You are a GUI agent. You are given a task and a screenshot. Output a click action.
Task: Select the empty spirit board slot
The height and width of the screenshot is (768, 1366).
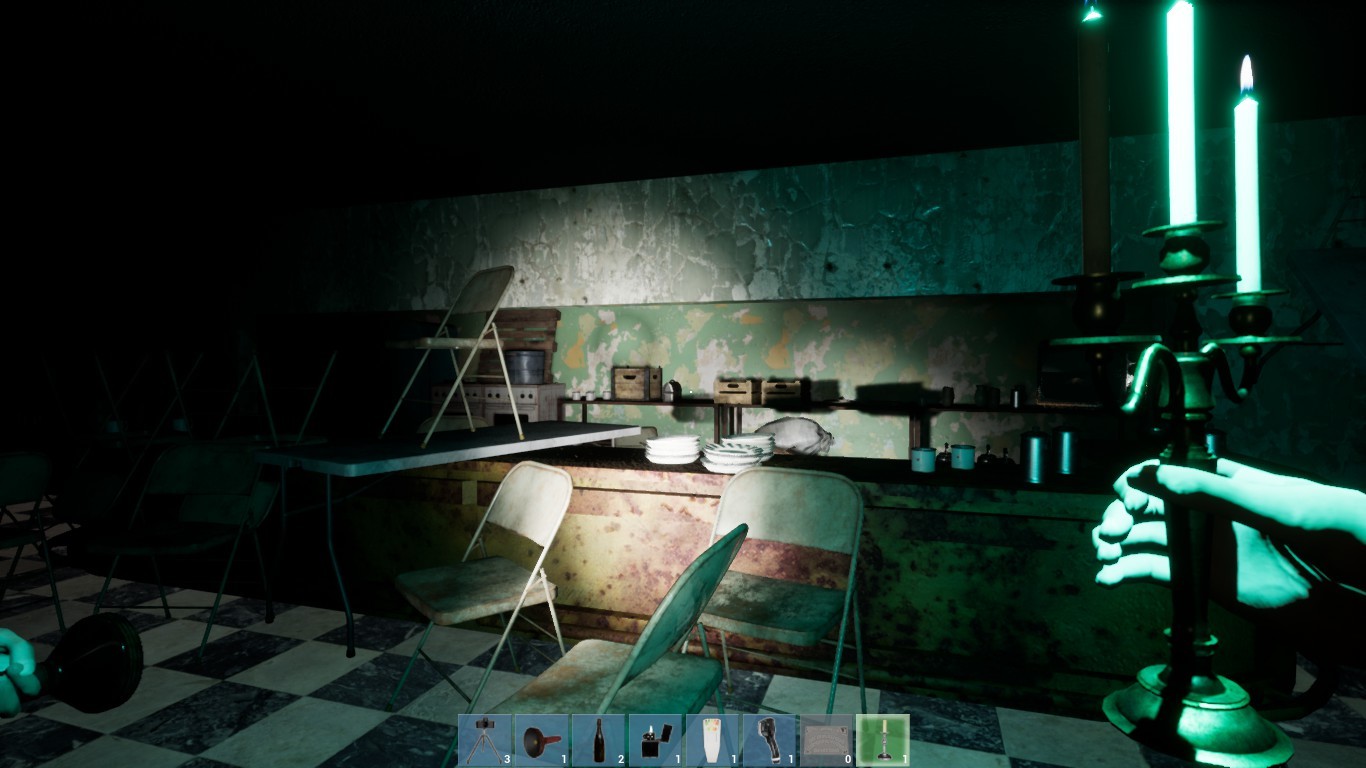coord(825,739)
